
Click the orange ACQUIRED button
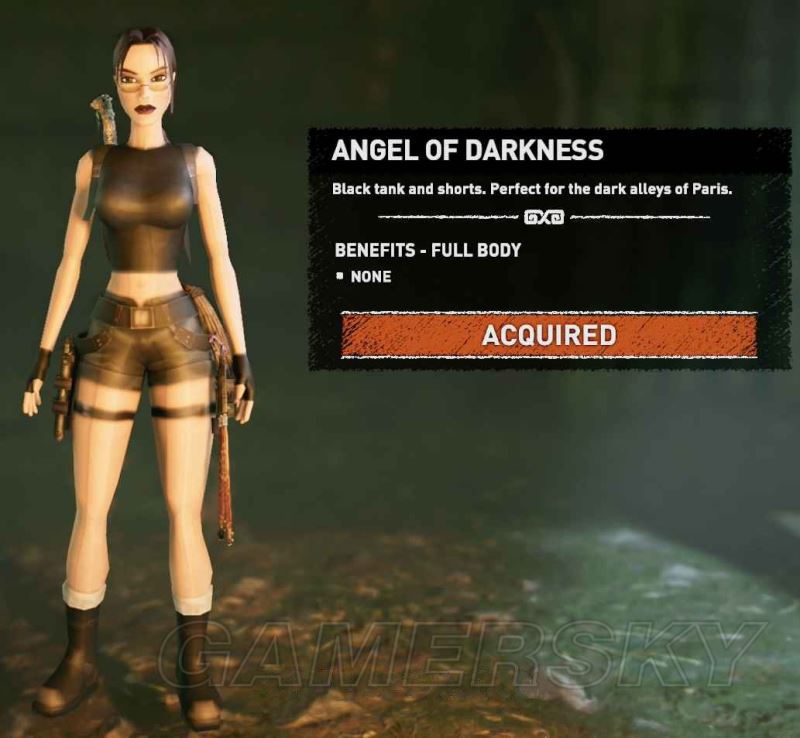[548, 335]
